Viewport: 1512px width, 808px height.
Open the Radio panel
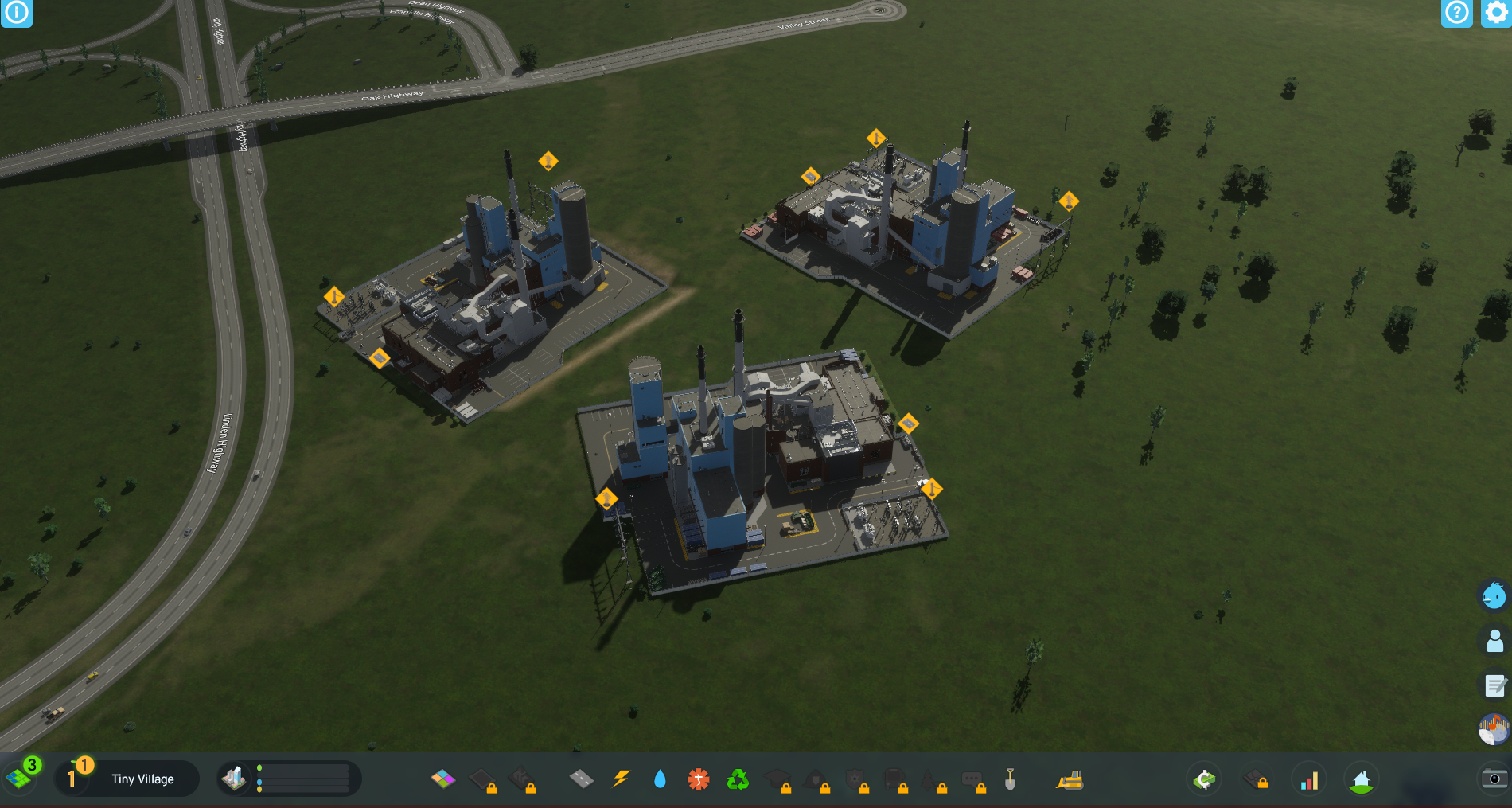coord(1494,727)
